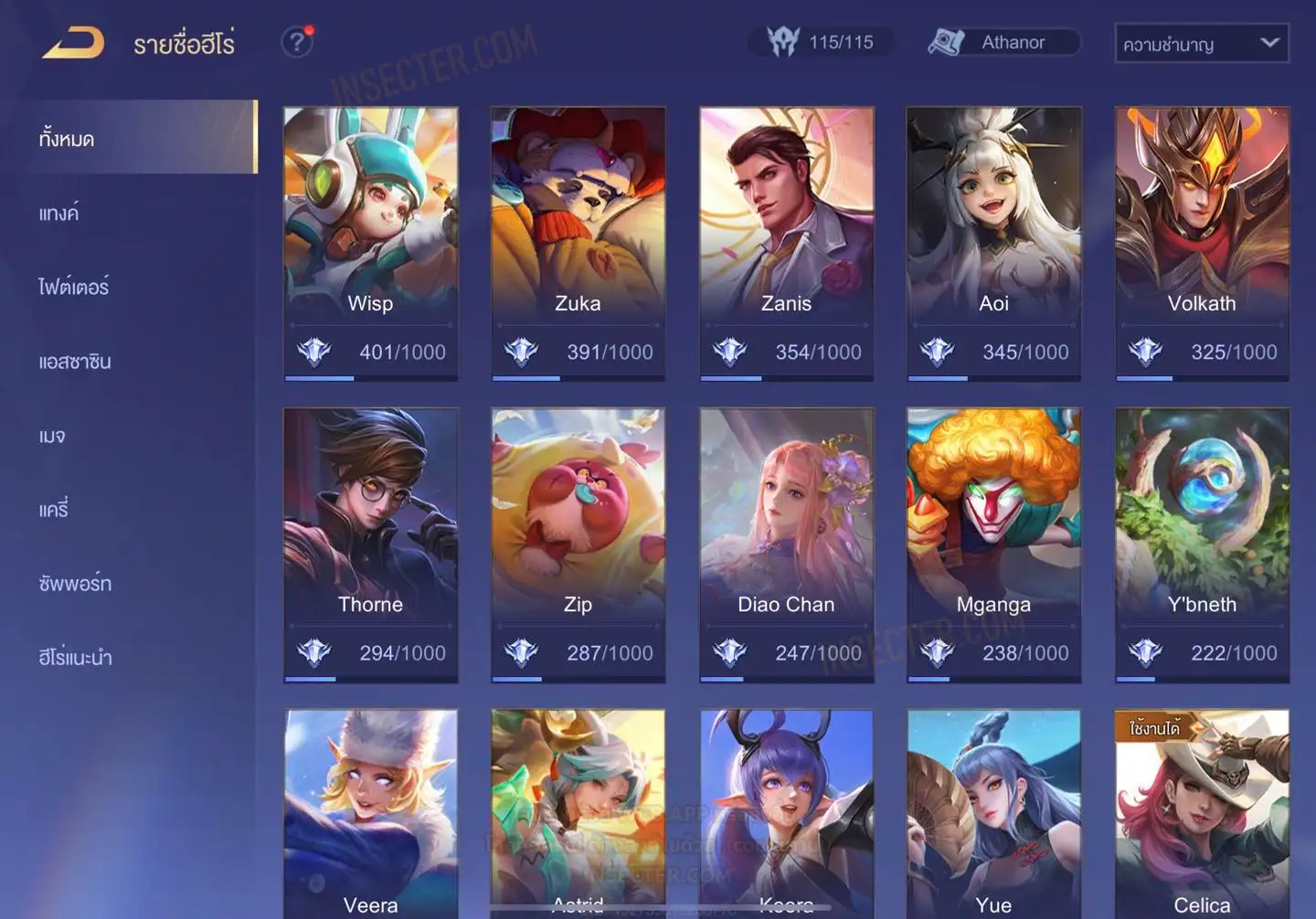The image size is (1316, 919).
Task: Go back using the arrow button
Action: tap(73, 43)
